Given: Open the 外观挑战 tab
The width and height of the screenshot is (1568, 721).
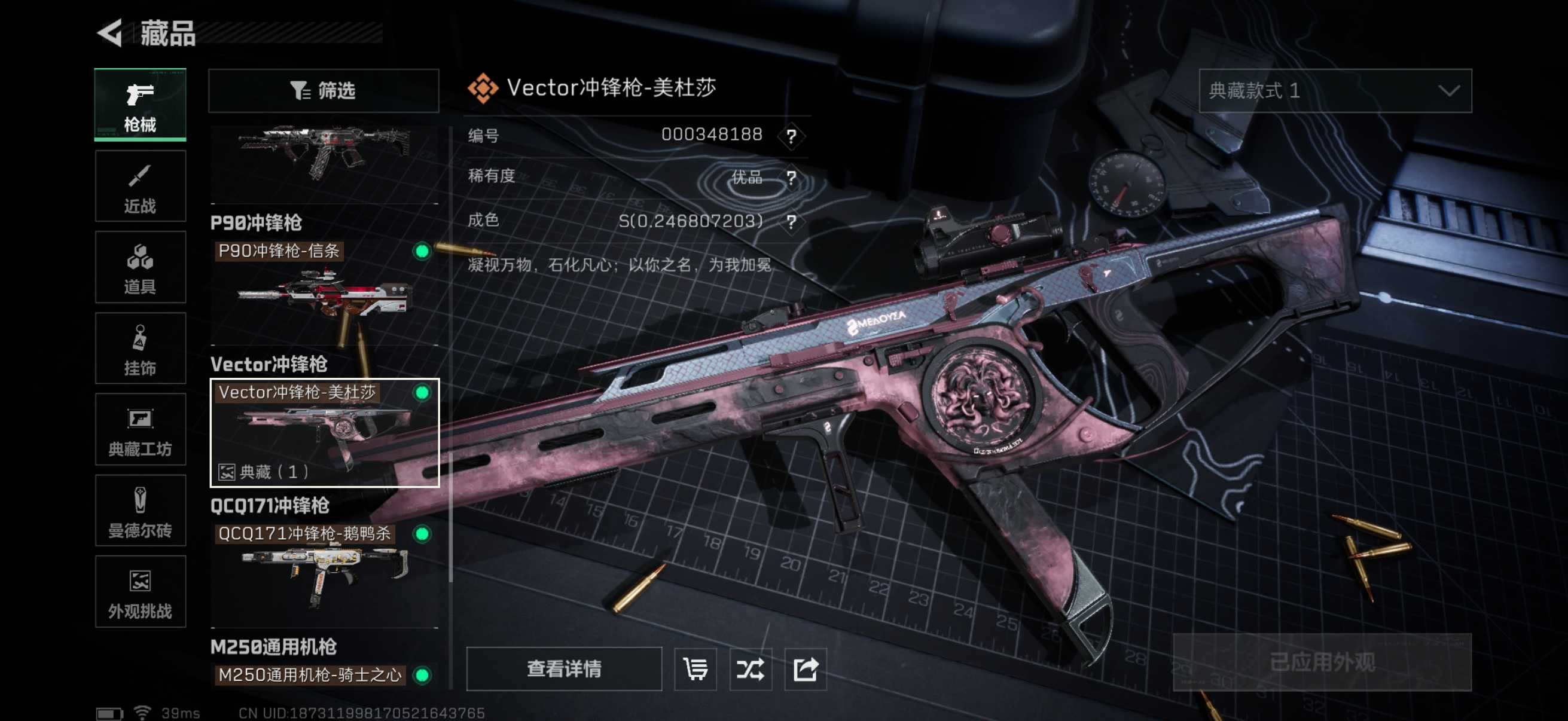Looking at the screenshot, I should [x=140, y=591].
